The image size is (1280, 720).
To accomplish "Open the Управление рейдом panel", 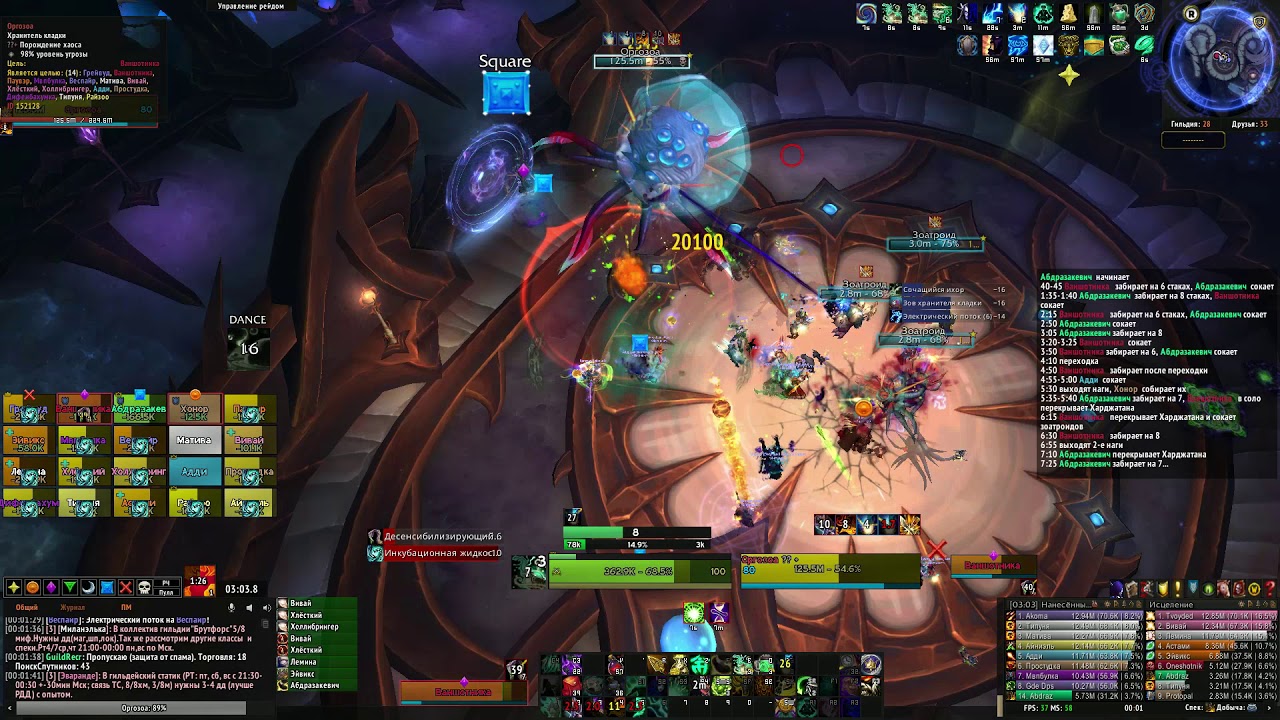I will [x=251, y=6].
